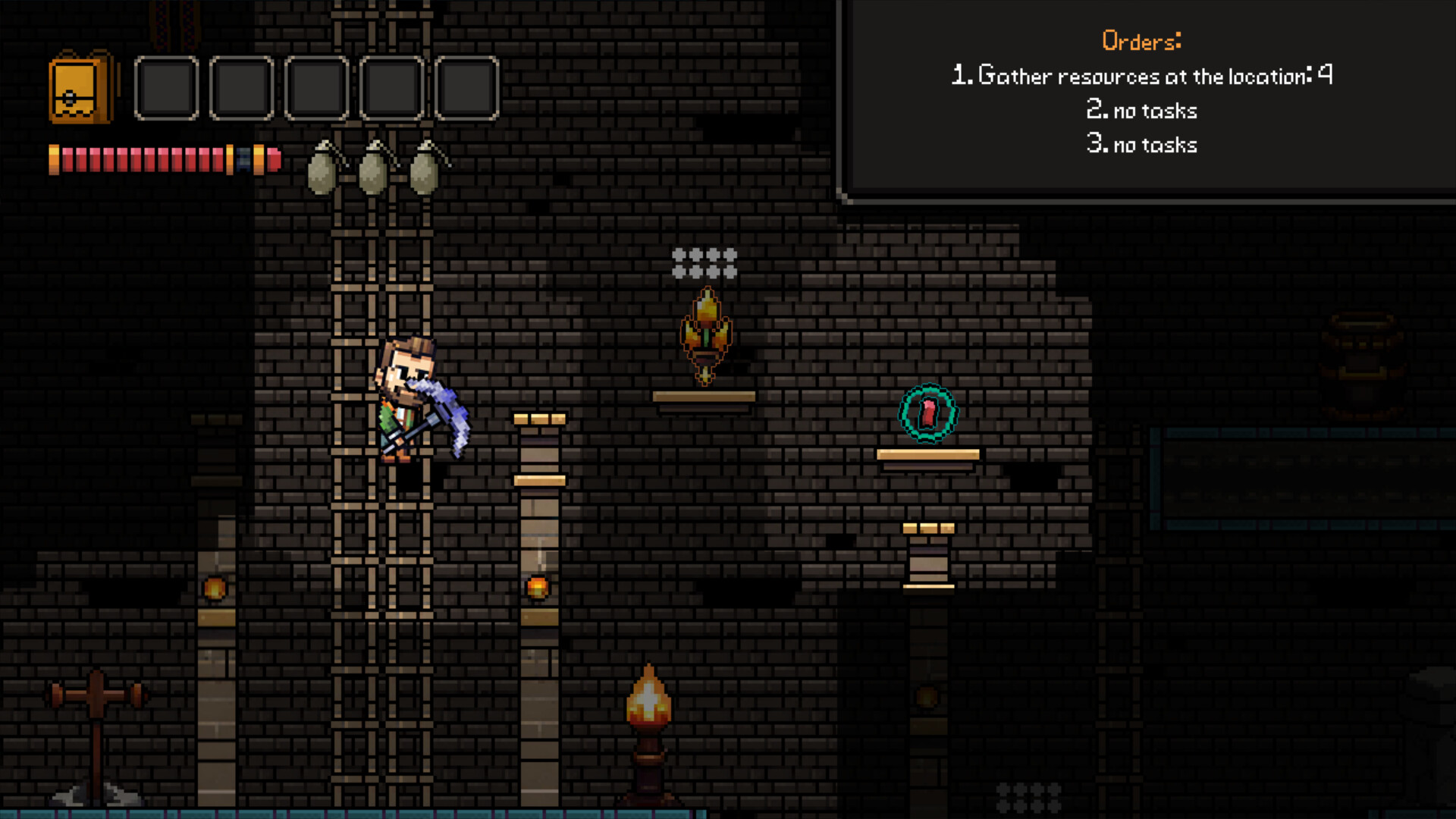Select order 1: Gather resources at the location
This screenshot has width=1456, height=819.
click(1141, 75)
